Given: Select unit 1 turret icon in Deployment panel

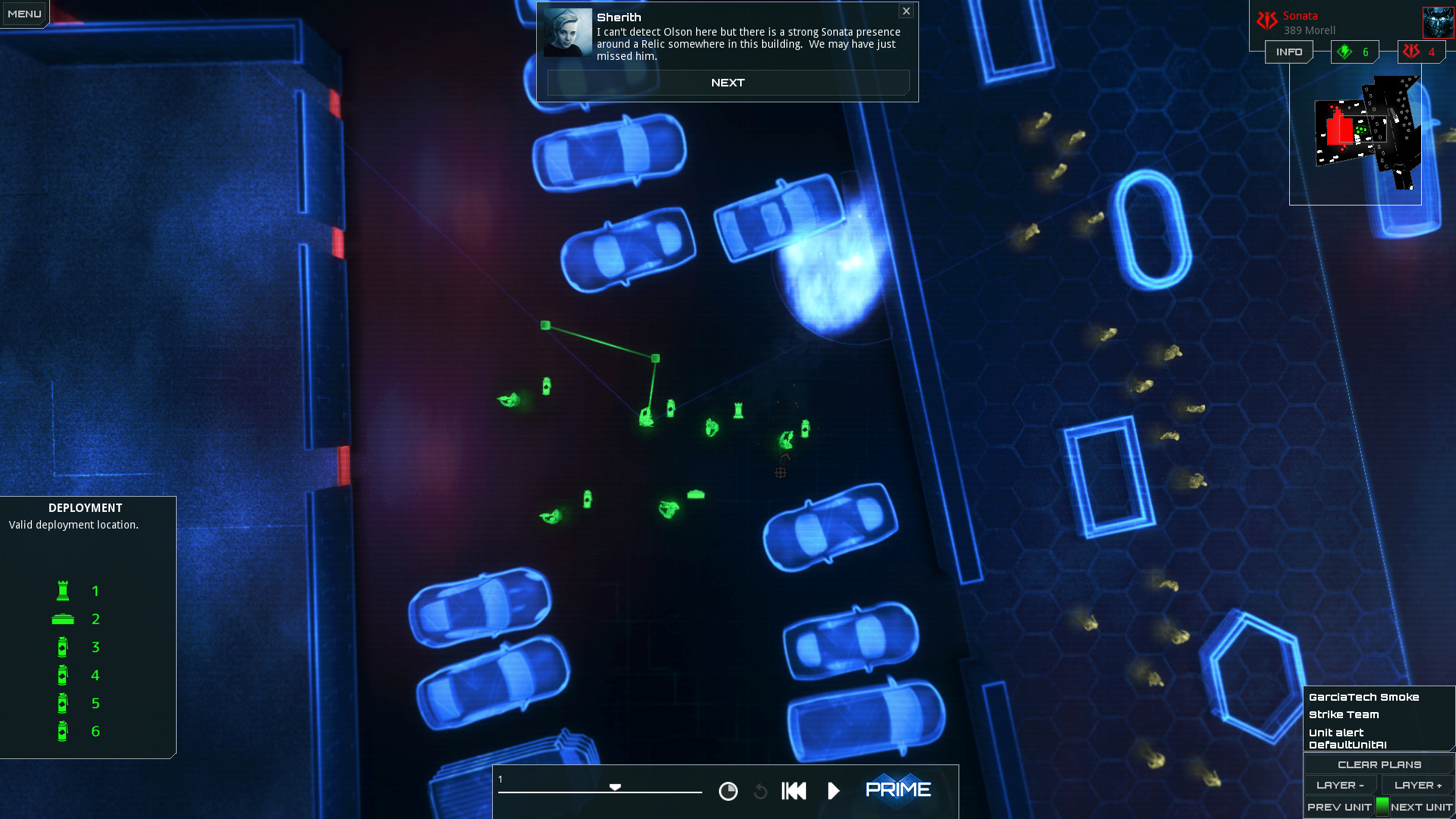Looking at the screenshot, I should coord(63,591).
